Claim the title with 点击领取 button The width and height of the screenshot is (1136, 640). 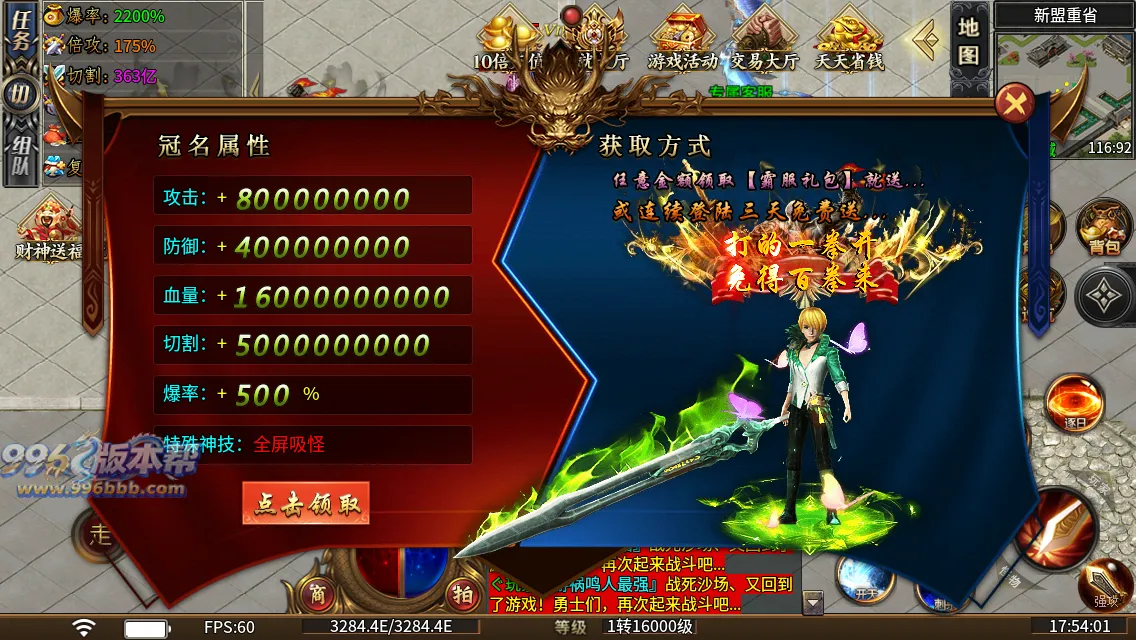pyautogui.click(x=306, y=503)
